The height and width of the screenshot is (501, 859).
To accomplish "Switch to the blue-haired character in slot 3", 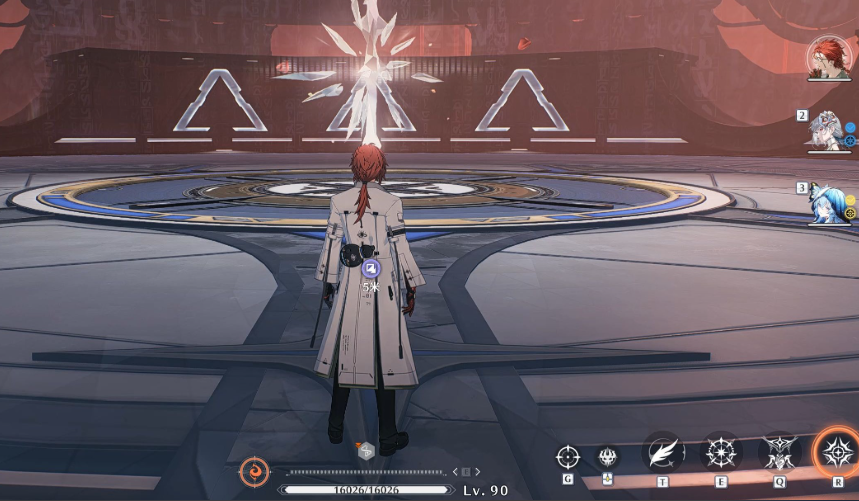I will 829,203.
